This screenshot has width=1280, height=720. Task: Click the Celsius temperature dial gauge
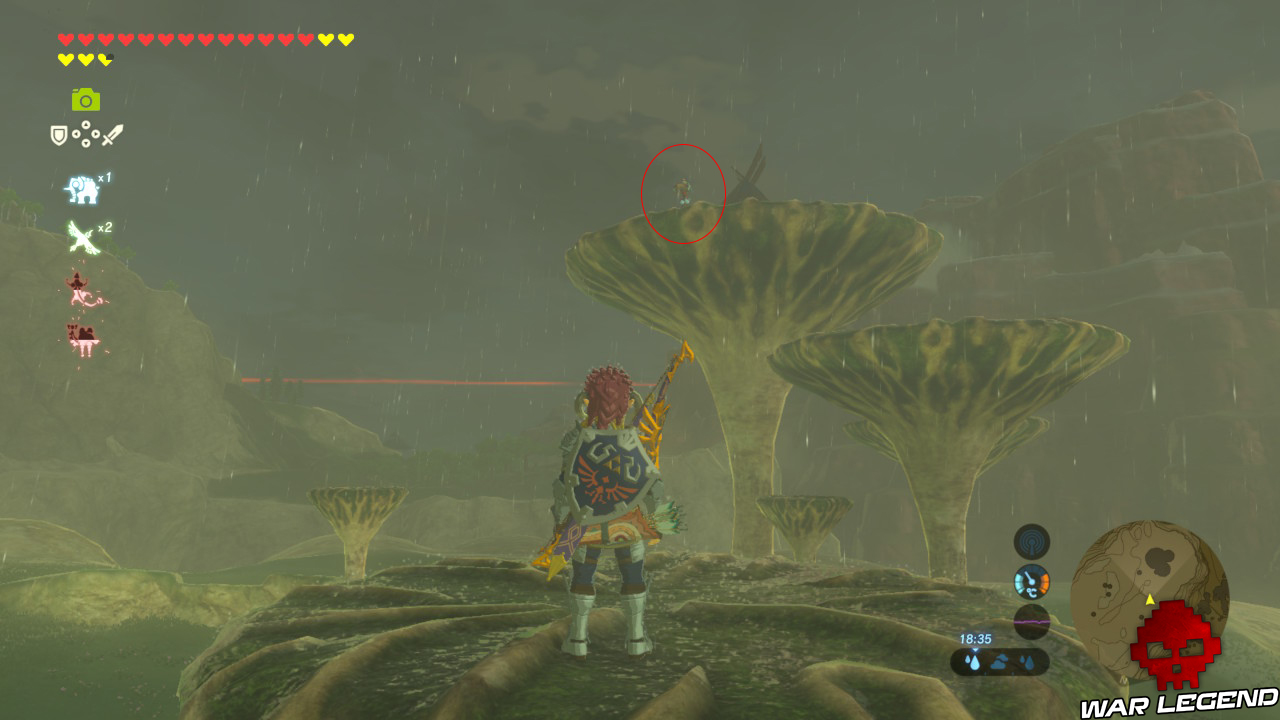tap(1032, 581)
